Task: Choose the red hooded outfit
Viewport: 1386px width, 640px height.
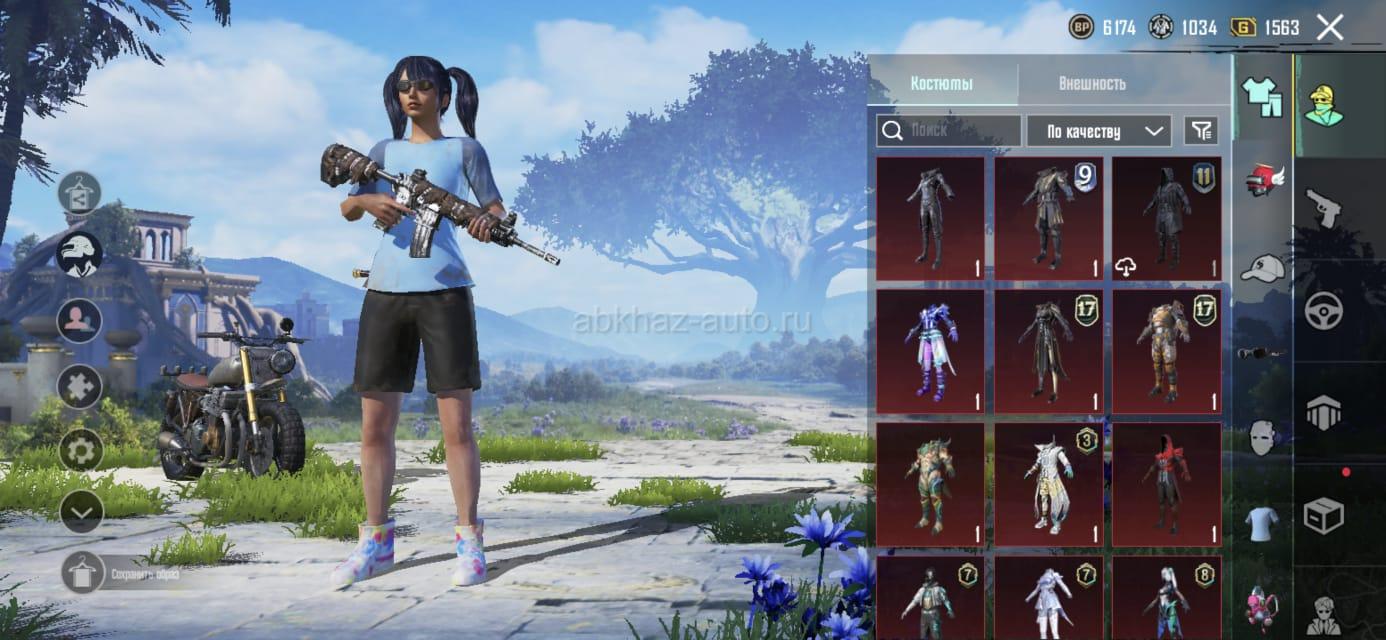Action: [x=1166, y=484]
